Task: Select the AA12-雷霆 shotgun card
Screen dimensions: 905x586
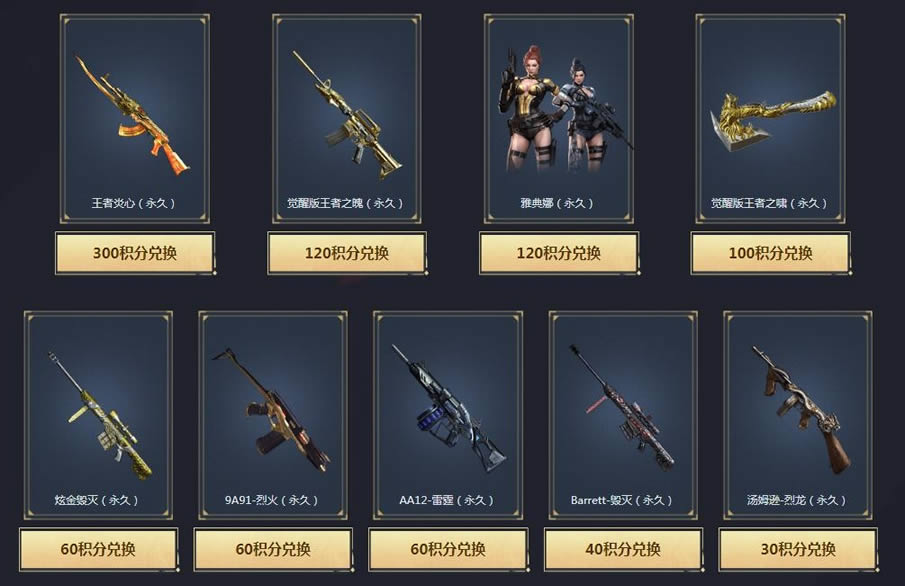Action: [x=448, y=415]
